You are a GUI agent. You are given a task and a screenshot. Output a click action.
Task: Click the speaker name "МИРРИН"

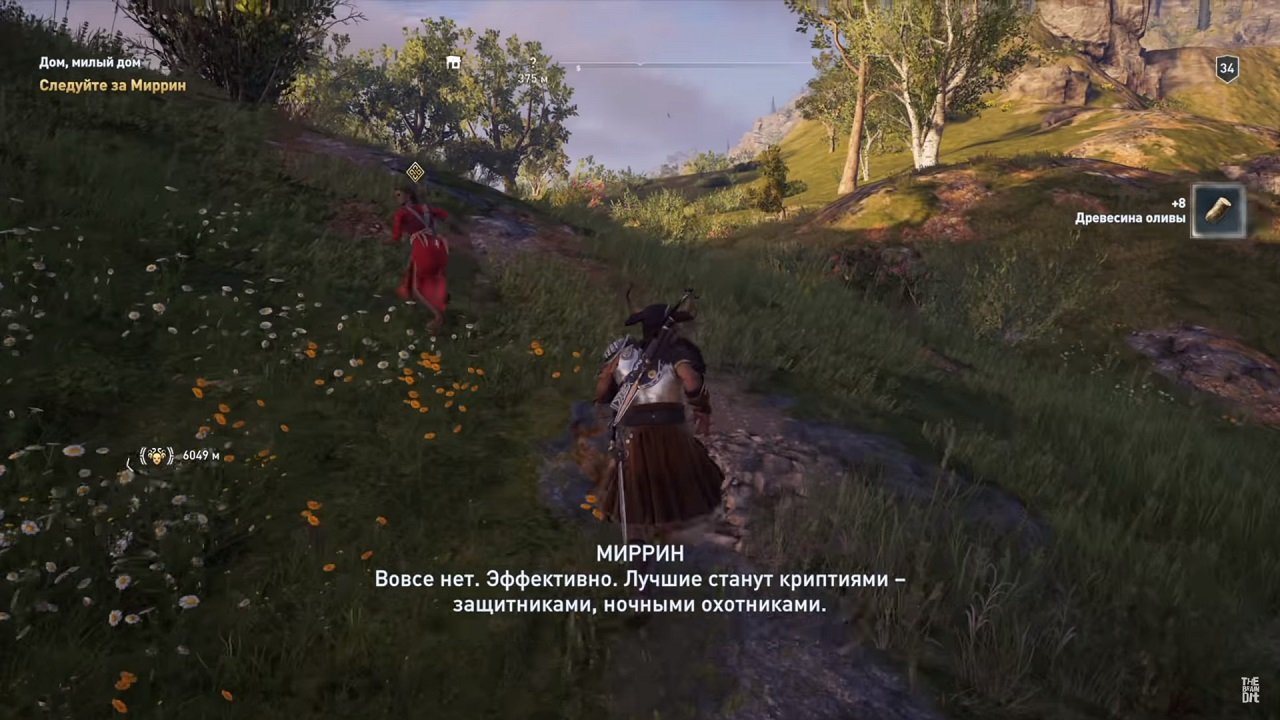click(640, 553)
